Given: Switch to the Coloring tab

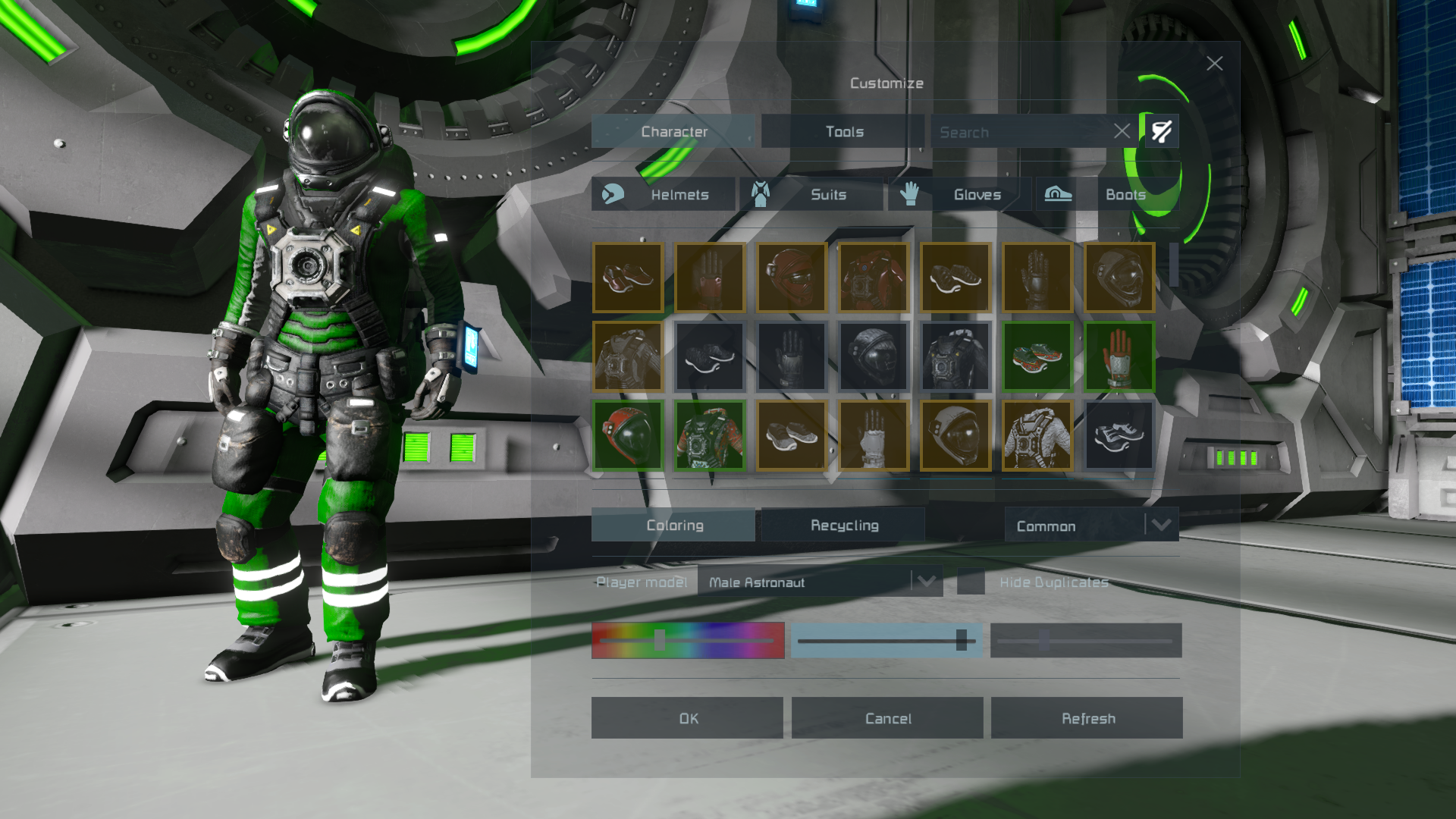Looking at the screenshot, I should (x=673, y=525).
